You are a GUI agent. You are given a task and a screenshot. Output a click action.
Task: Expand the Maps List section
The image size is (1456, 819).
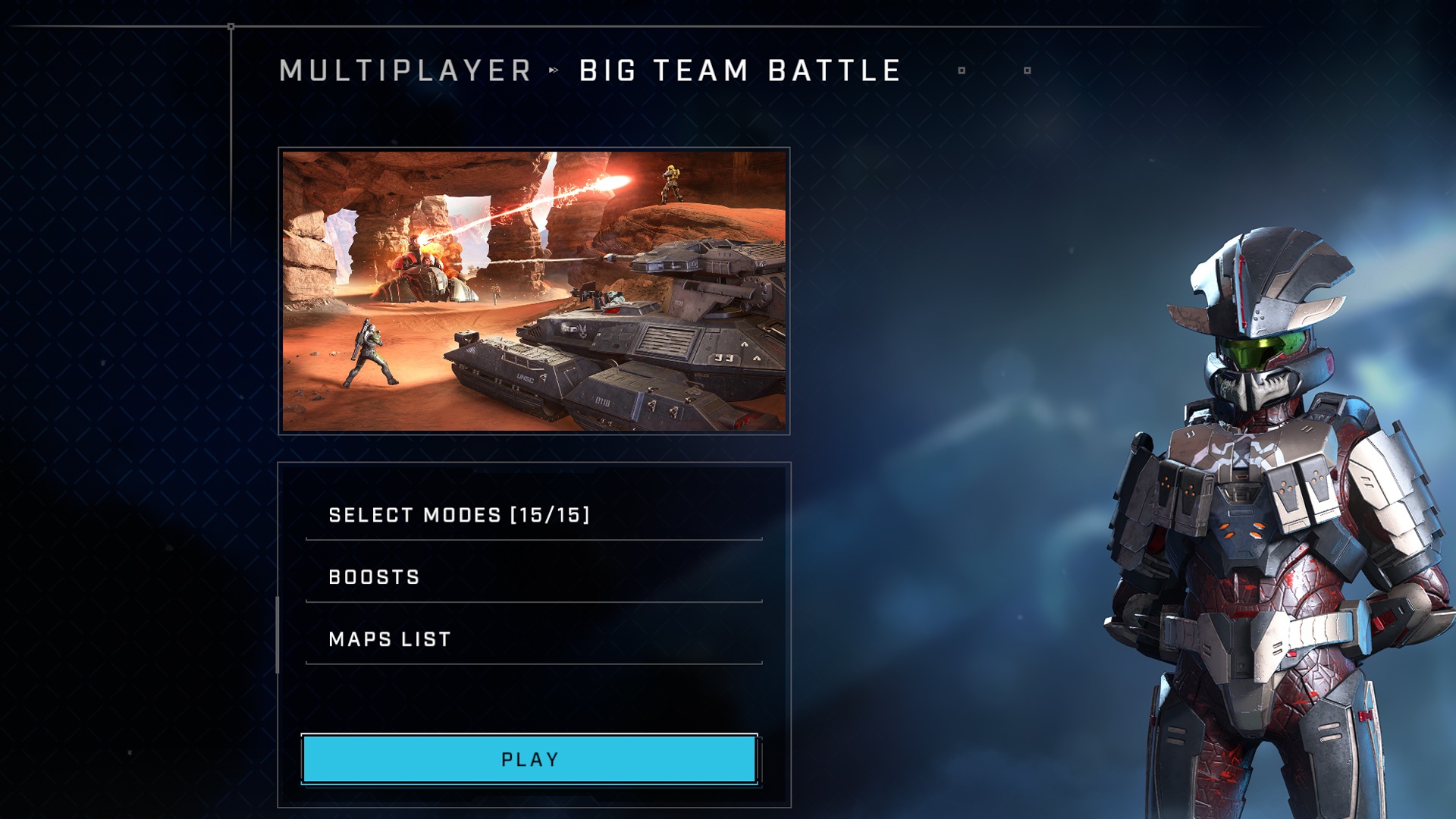tap(389, 639)
